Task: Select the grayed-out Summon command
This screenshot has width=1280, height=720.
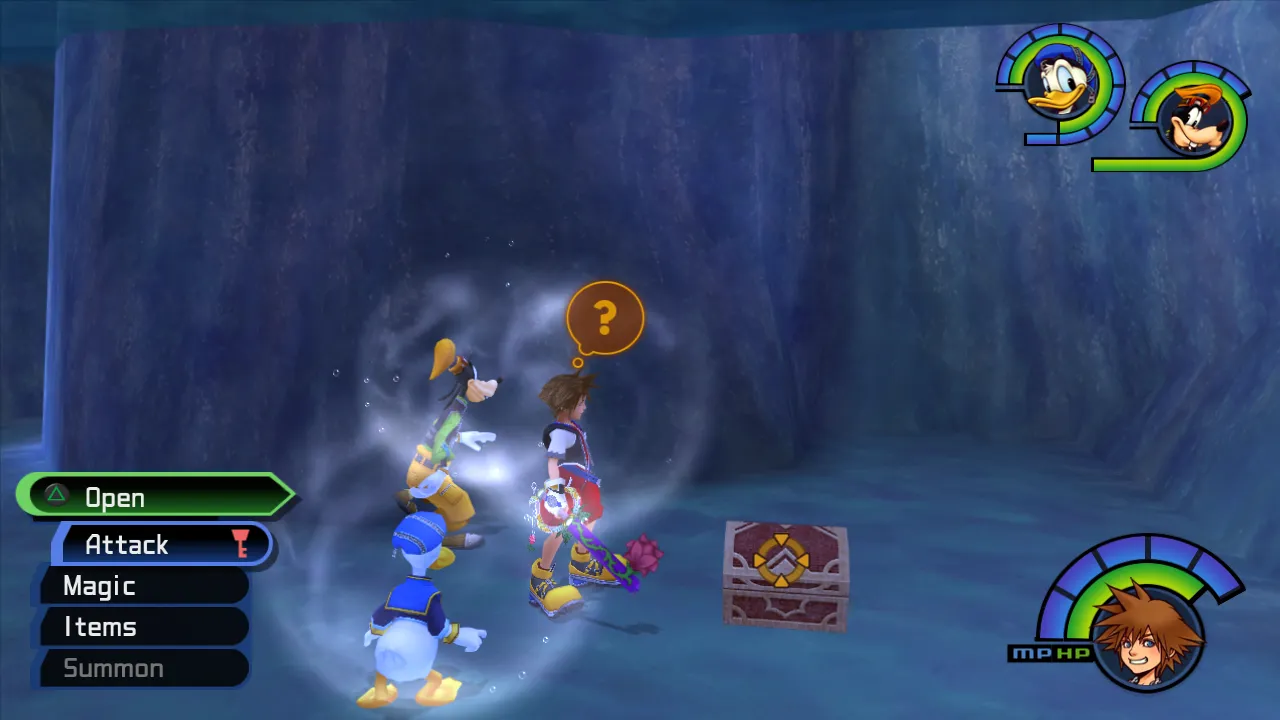Action: tap(115, 668)
